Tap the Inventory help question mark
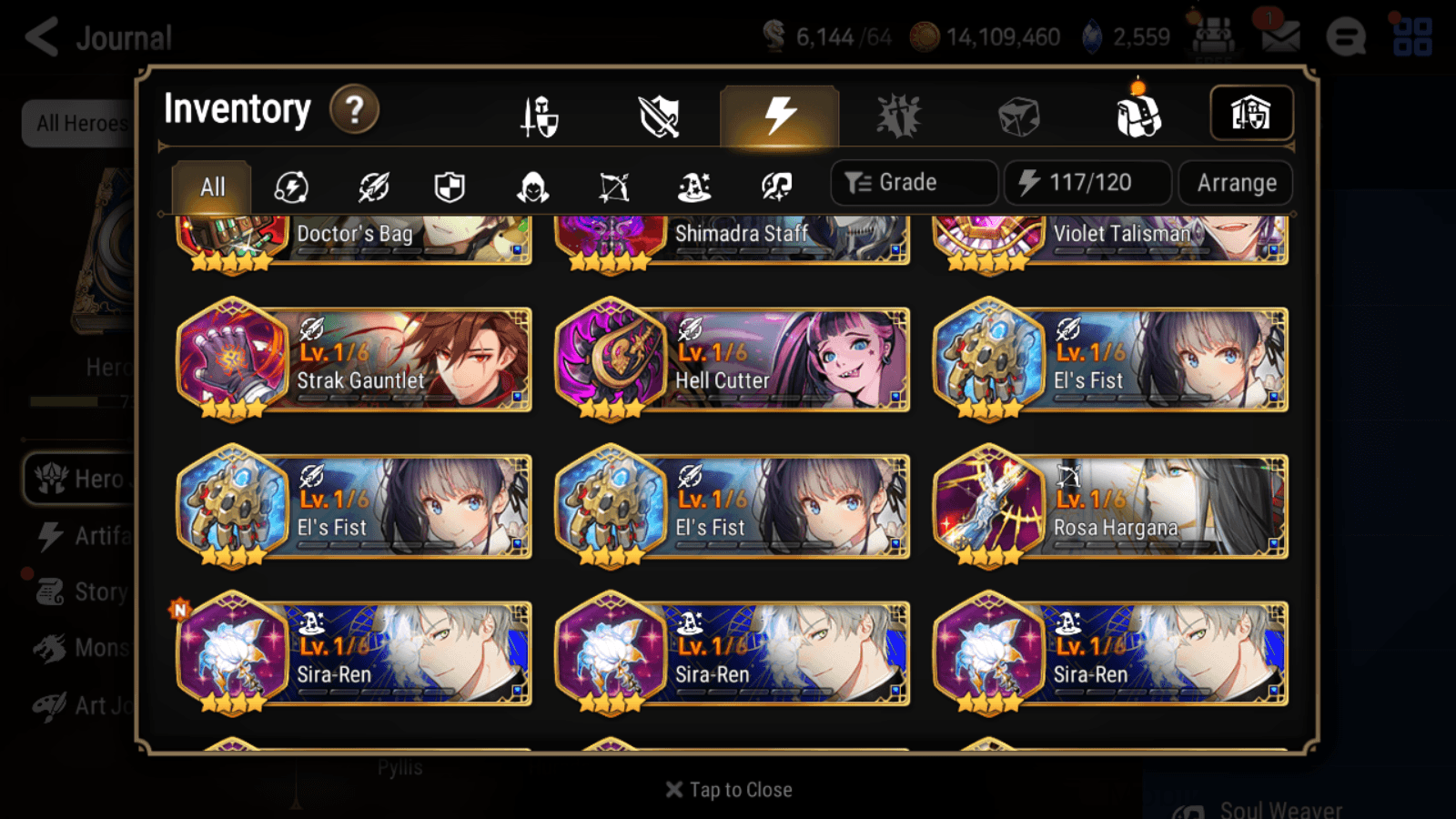 [x=353, y=110]
